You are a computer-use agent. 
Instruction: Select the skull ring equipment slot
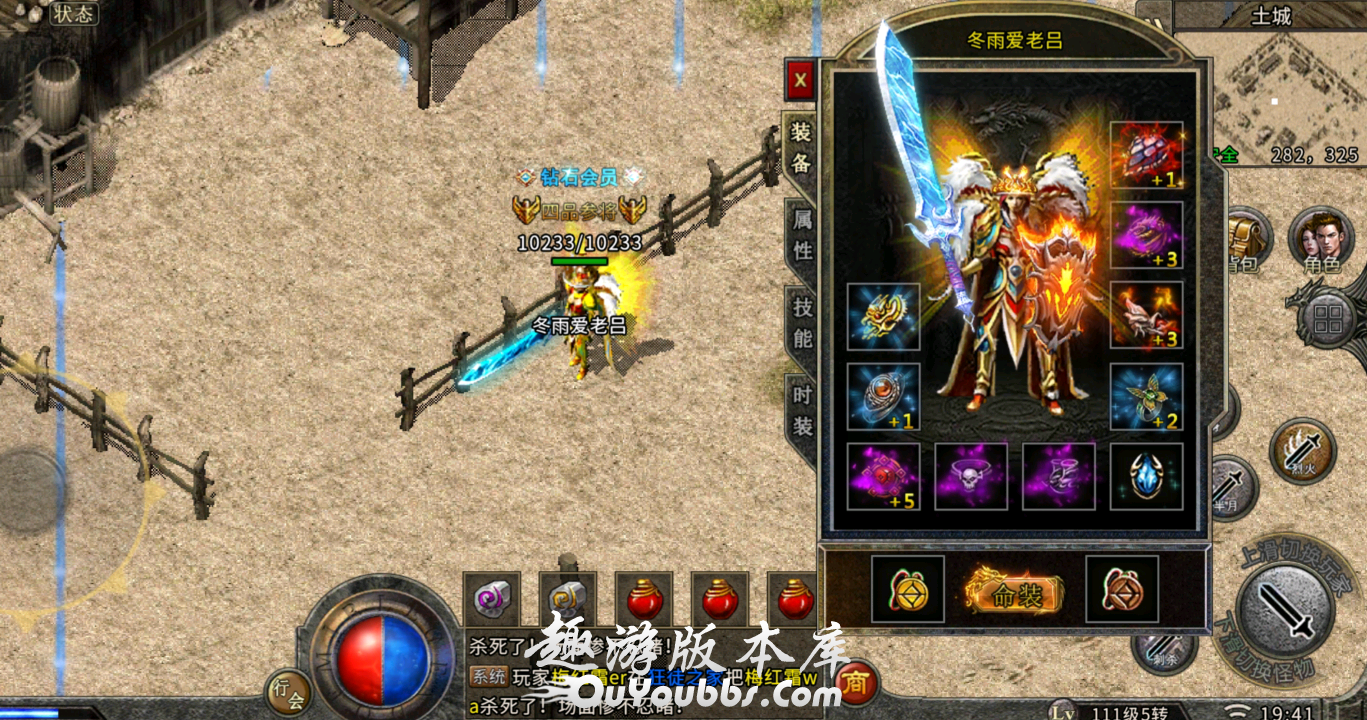pyautogui.click(x=971, y=476)
